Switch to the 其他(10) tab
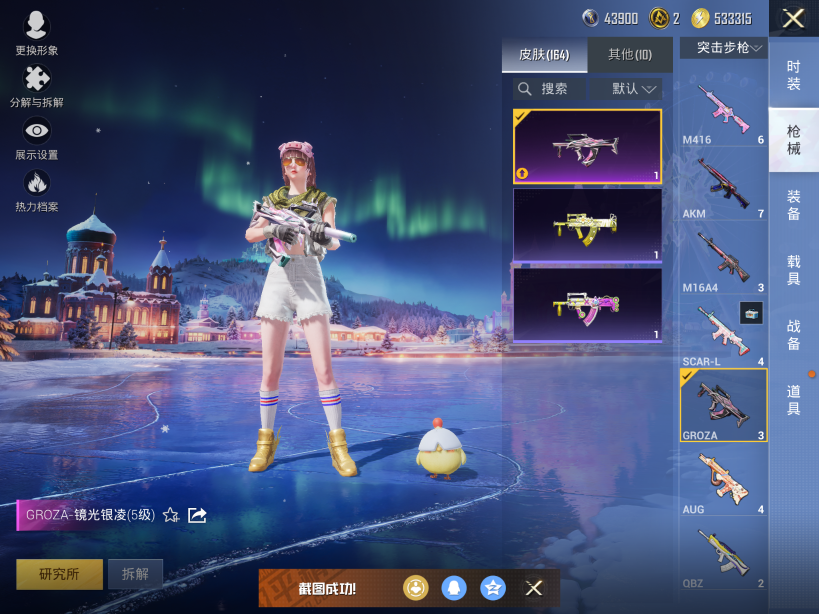 [x=629, y=55]
